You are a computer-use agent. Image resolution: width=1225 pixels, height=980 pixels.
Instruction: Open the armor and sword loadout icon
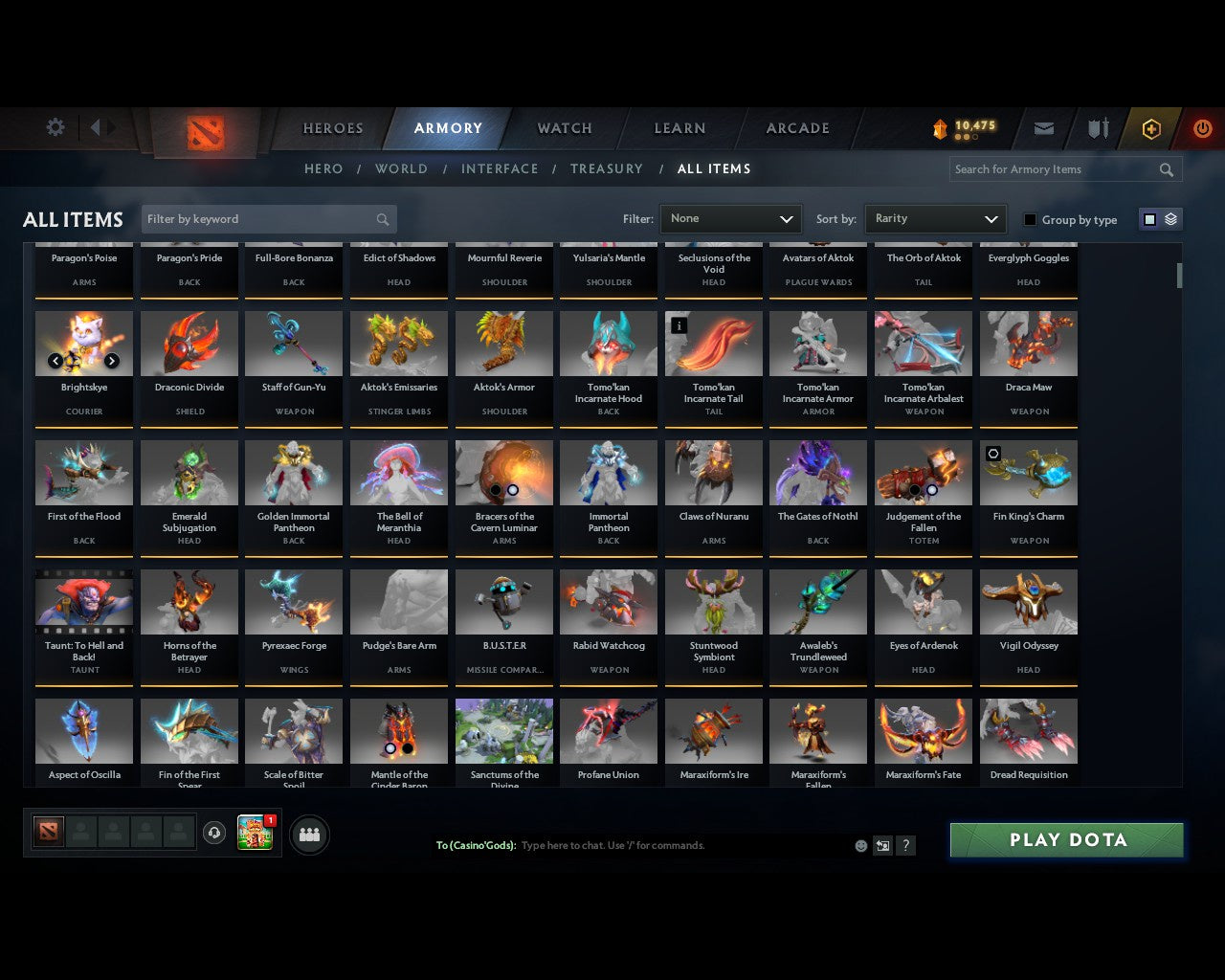pyautogui.click(x=1097, y=127)
